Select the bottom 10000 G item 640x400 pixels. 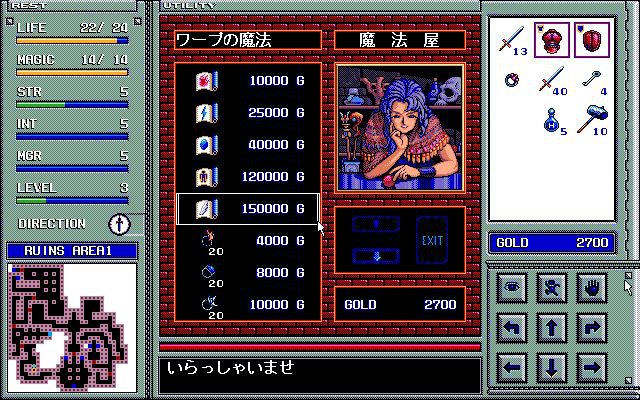point(247,303)
